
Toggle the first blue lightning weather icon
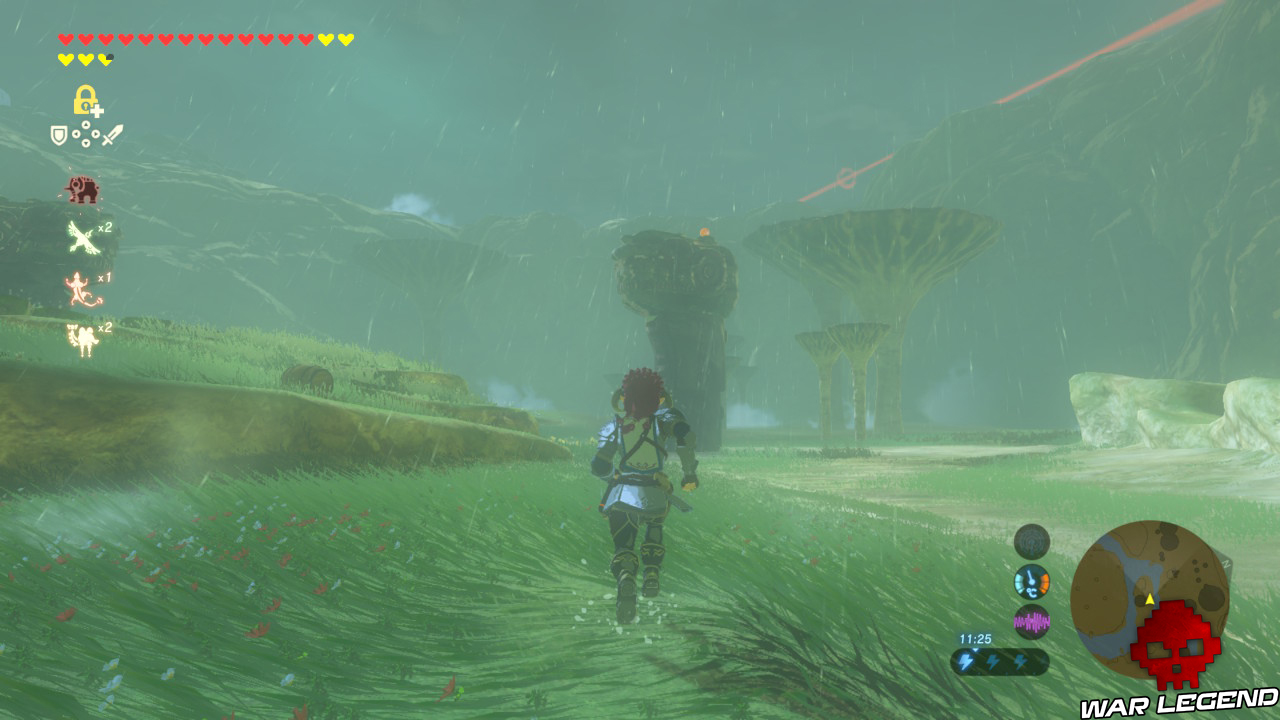point(965,659)
